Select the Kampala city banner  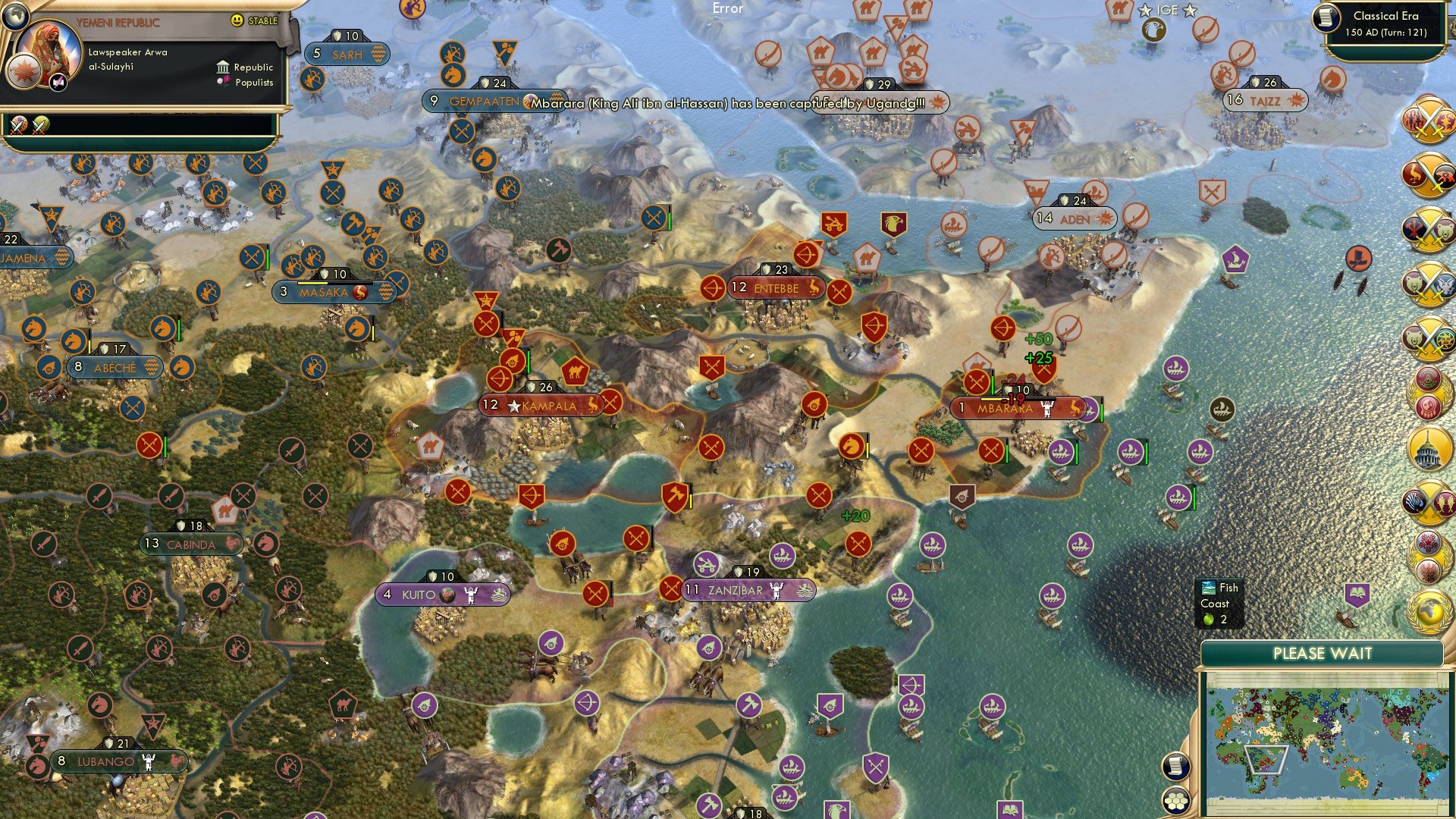tap(541, 405)
